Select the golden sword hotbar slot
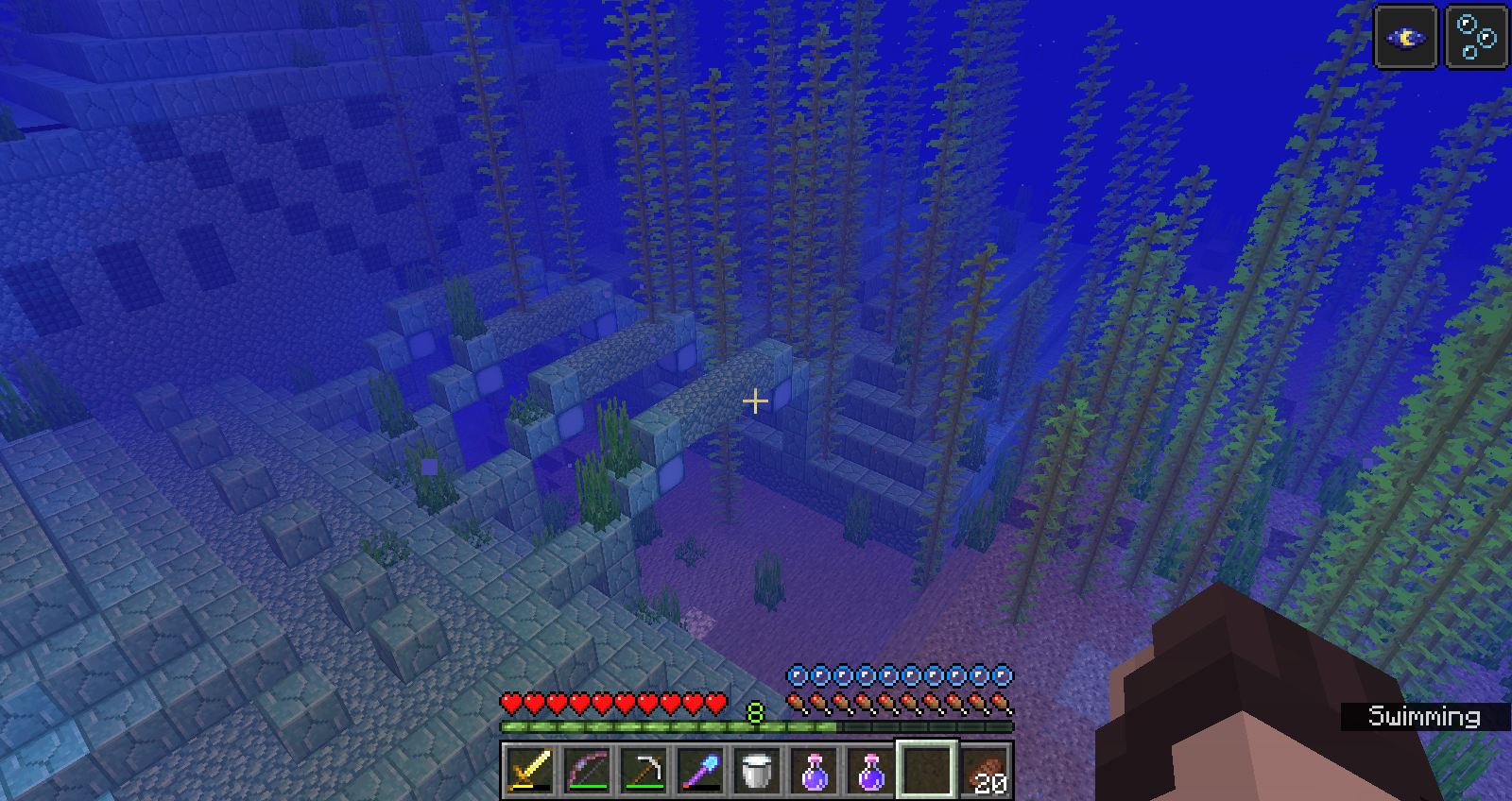This screenshot has width=1512, height=801. click(x=530, y=771)
